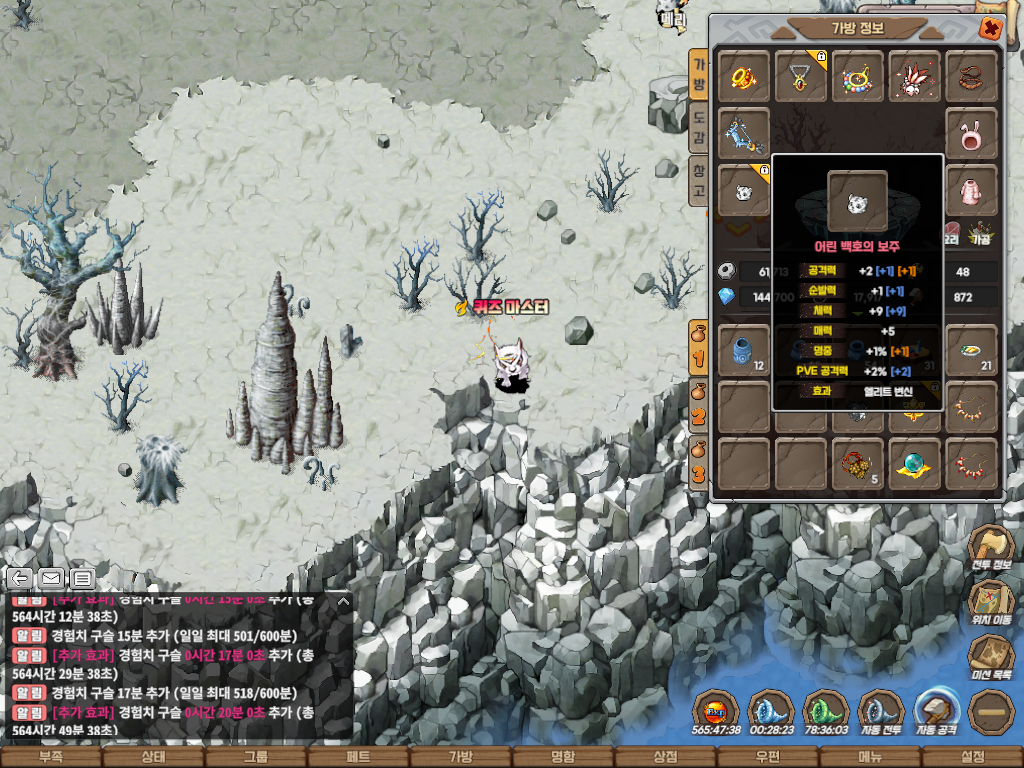Show the 미션 목록 mission list
This screenshot has height=768, width=1024.
pyautogui.click(x=990, y=661)
